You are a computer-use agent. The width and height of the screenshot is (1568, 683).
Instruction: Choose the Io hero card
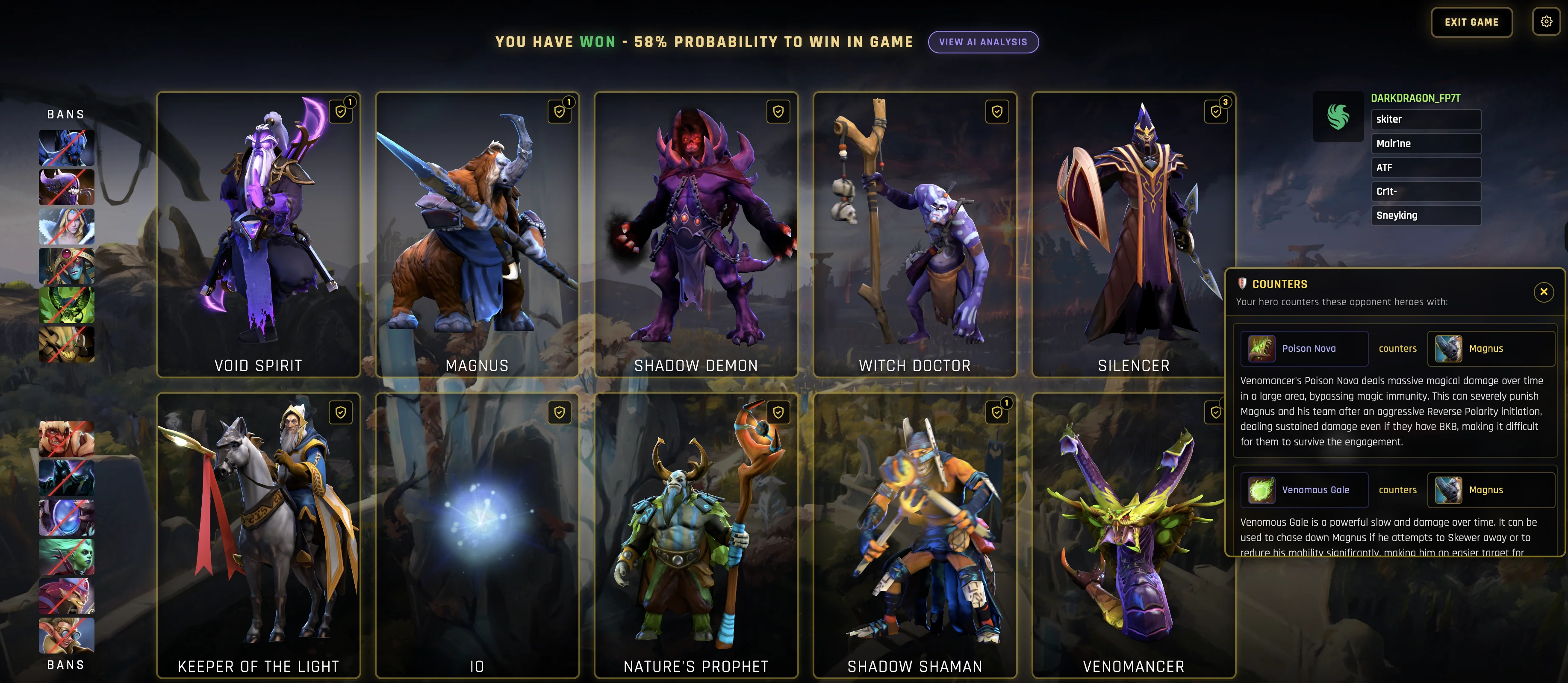point(477,536)
